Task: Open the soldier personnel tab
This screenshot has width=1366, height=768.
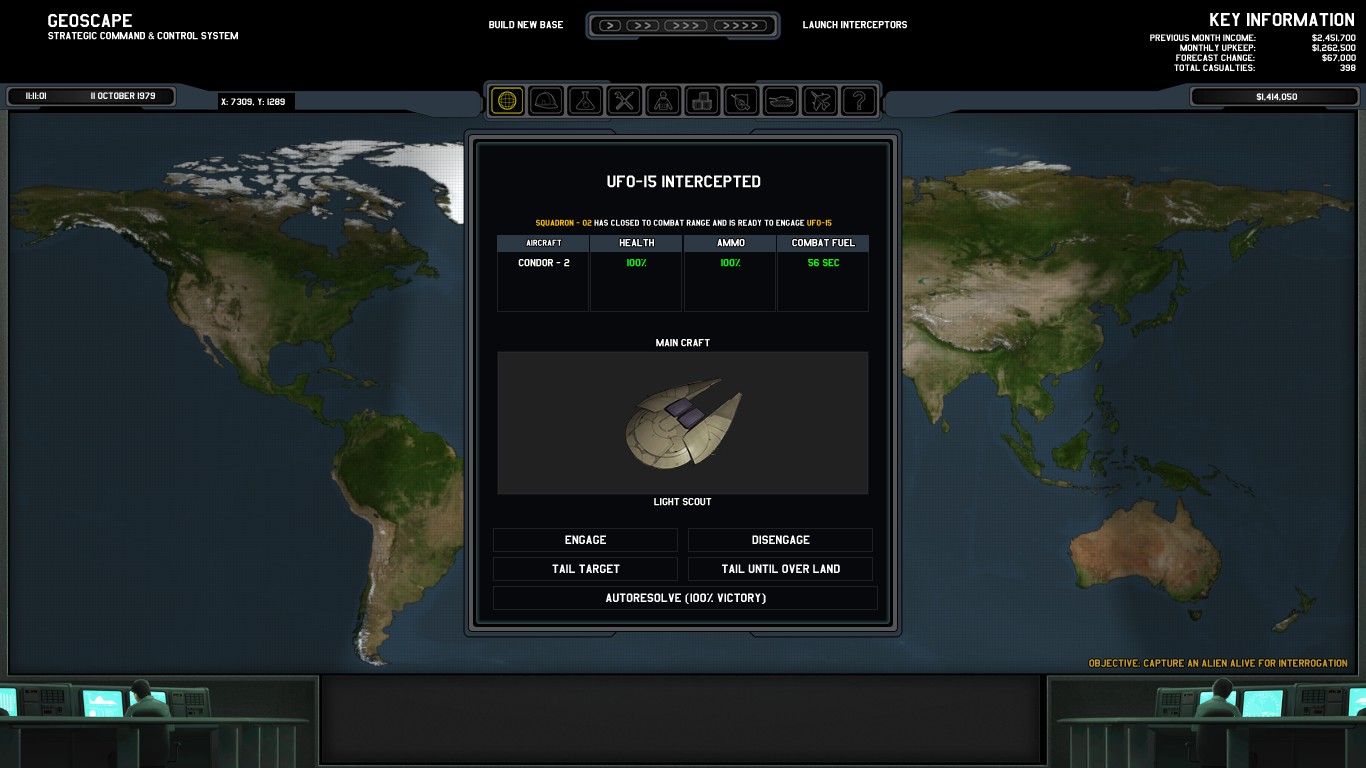Action: 663,100
